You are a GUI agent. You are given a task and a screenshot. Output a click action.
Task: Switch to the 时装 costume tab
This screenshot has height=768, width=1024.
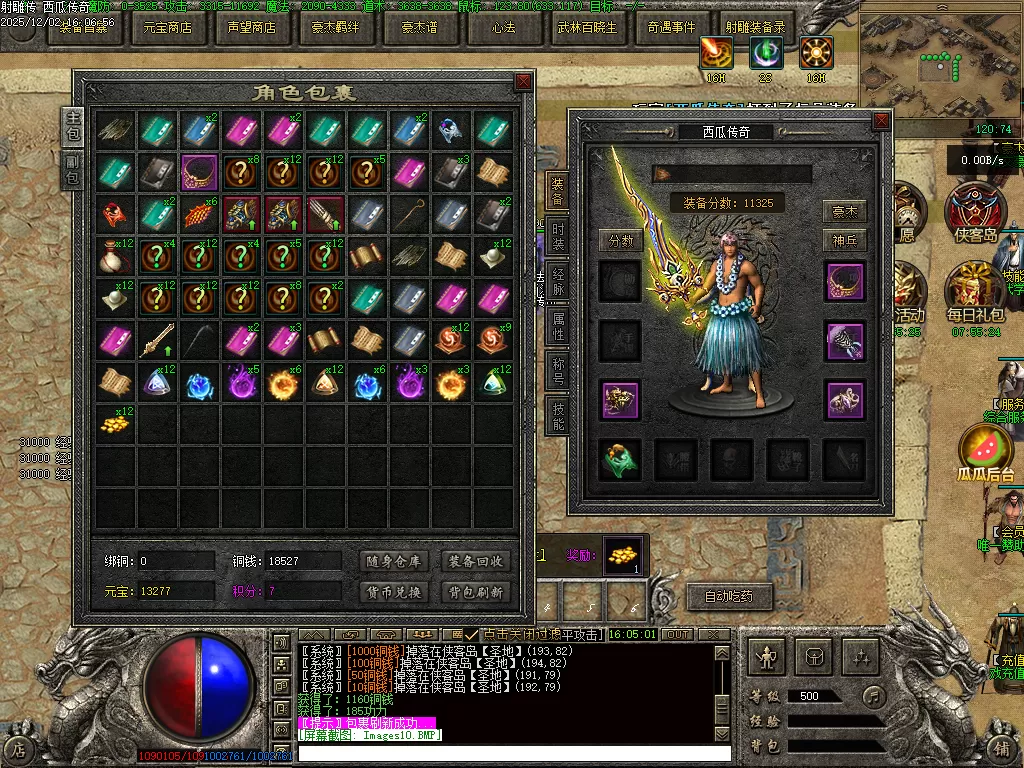pos(557,240)
